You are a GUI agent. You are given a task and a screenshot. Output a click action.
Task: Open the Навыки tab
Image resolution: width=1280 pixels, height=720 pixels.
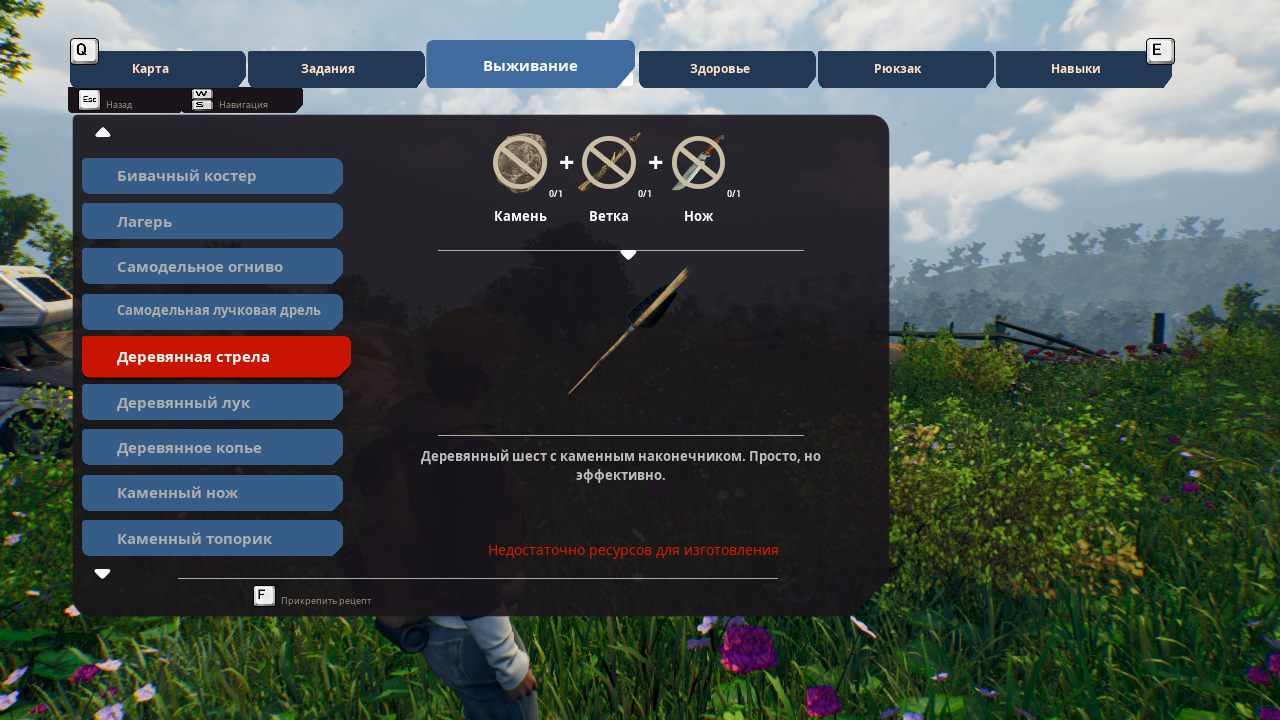1076,68
